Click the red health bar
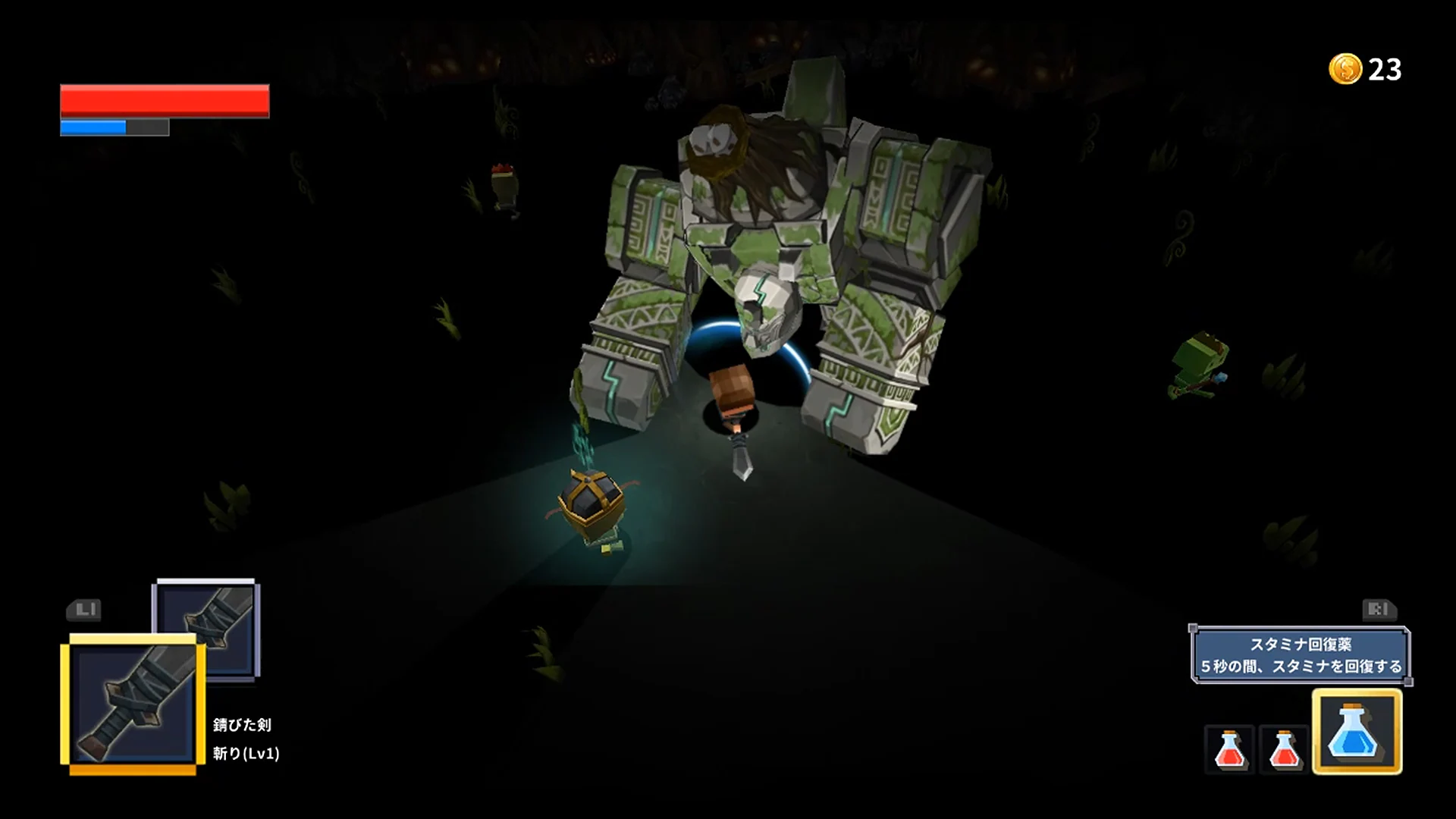The image size is (1456, 819). (165, 99)
